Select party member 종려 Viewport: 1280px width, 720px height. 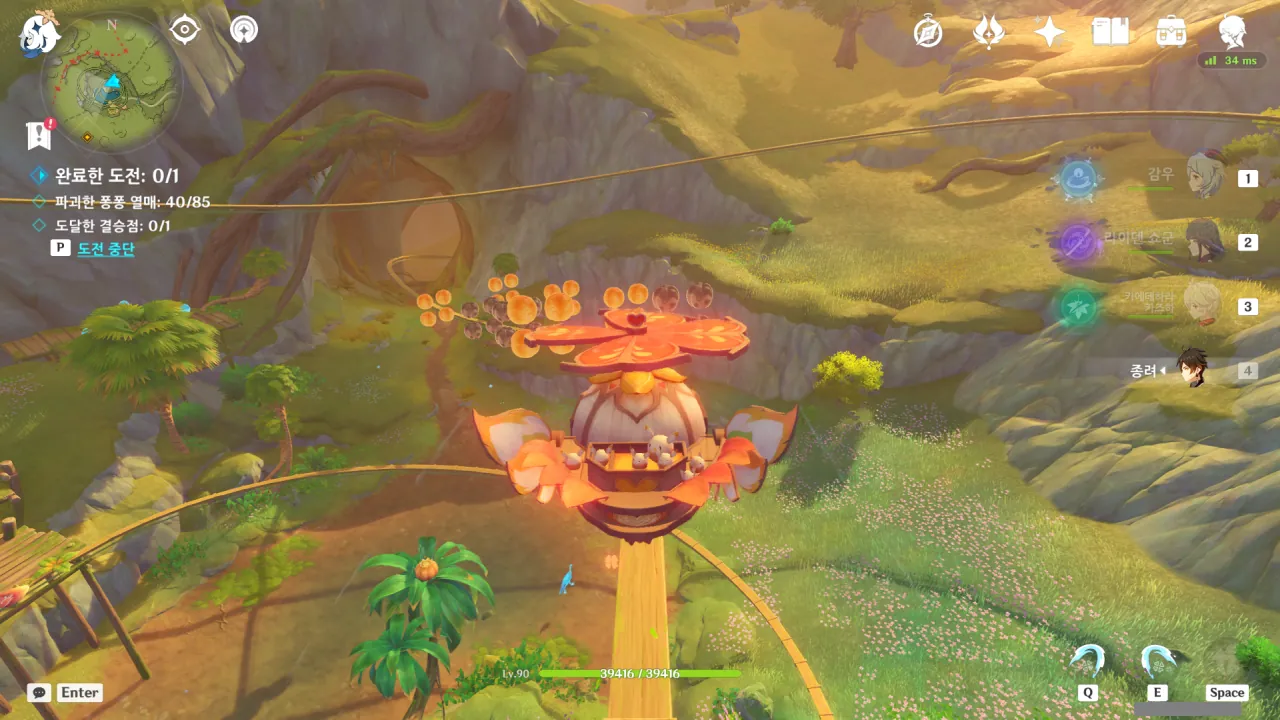click(1192, 369)
